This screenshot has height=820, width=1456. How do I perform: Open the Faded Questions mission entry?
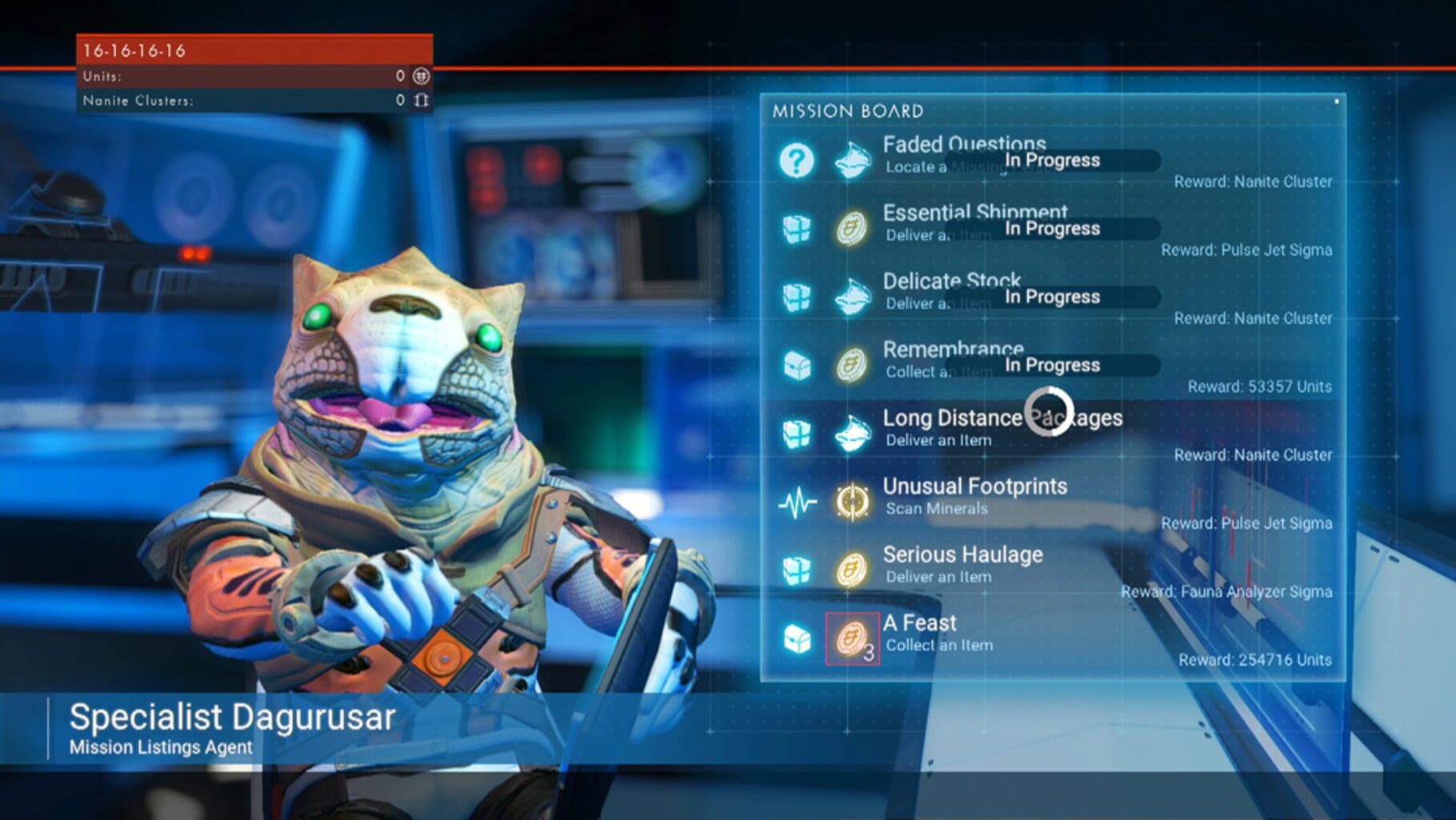[963, 145]
